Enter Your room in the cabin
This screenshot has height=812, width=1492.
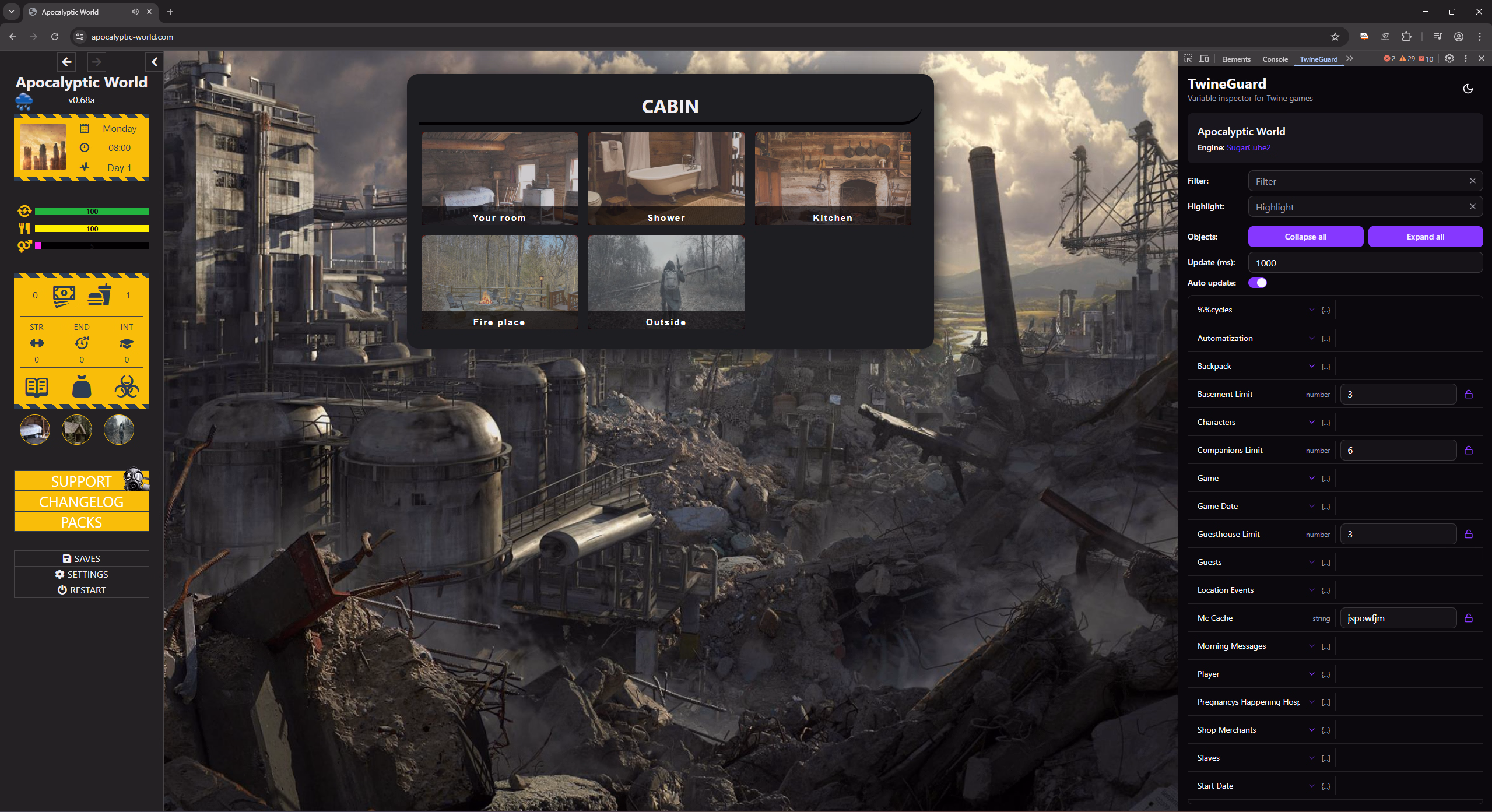[499, 178]
